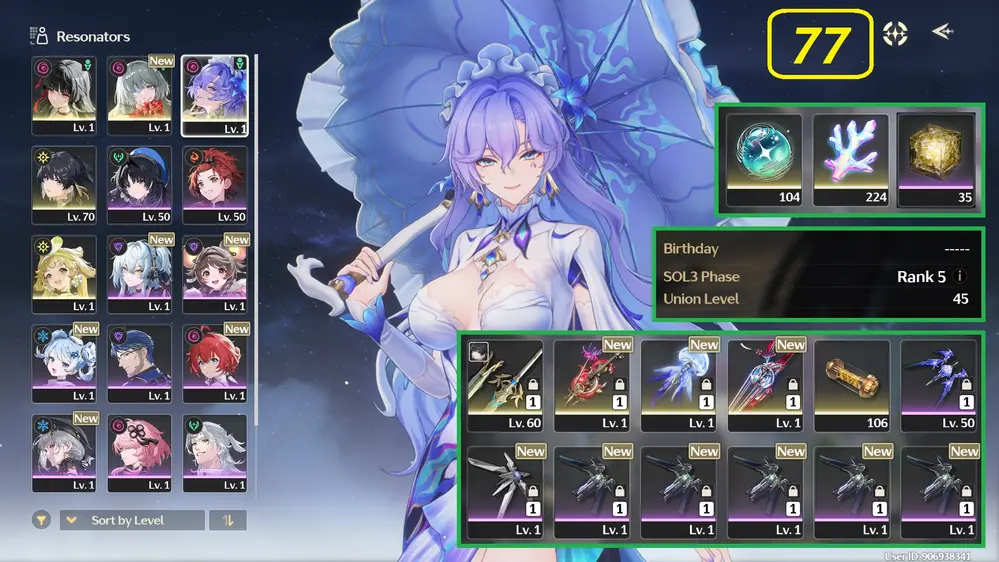999x562 pixels.
Task: Select the pink-haired resonator portrait
Action: [139, 452]
